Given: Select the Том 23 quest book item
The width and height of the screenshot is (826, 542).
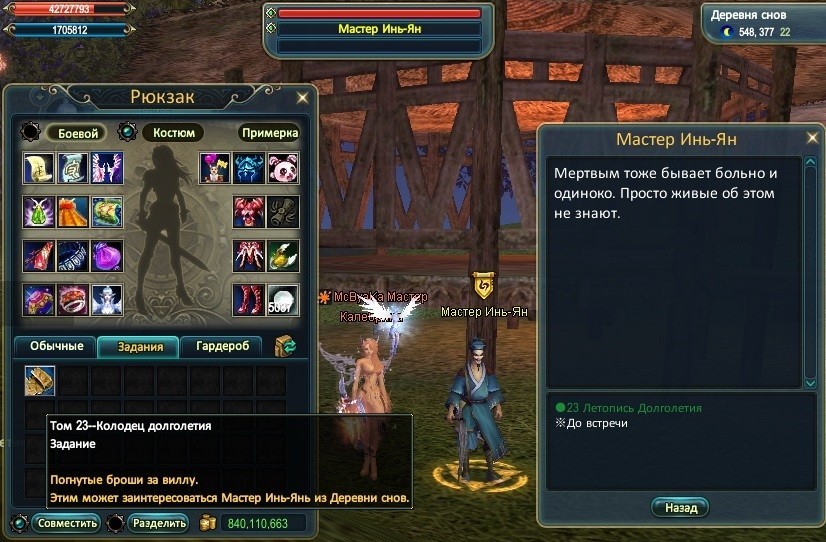Looking at the screenshot, I should click(41, 380).
